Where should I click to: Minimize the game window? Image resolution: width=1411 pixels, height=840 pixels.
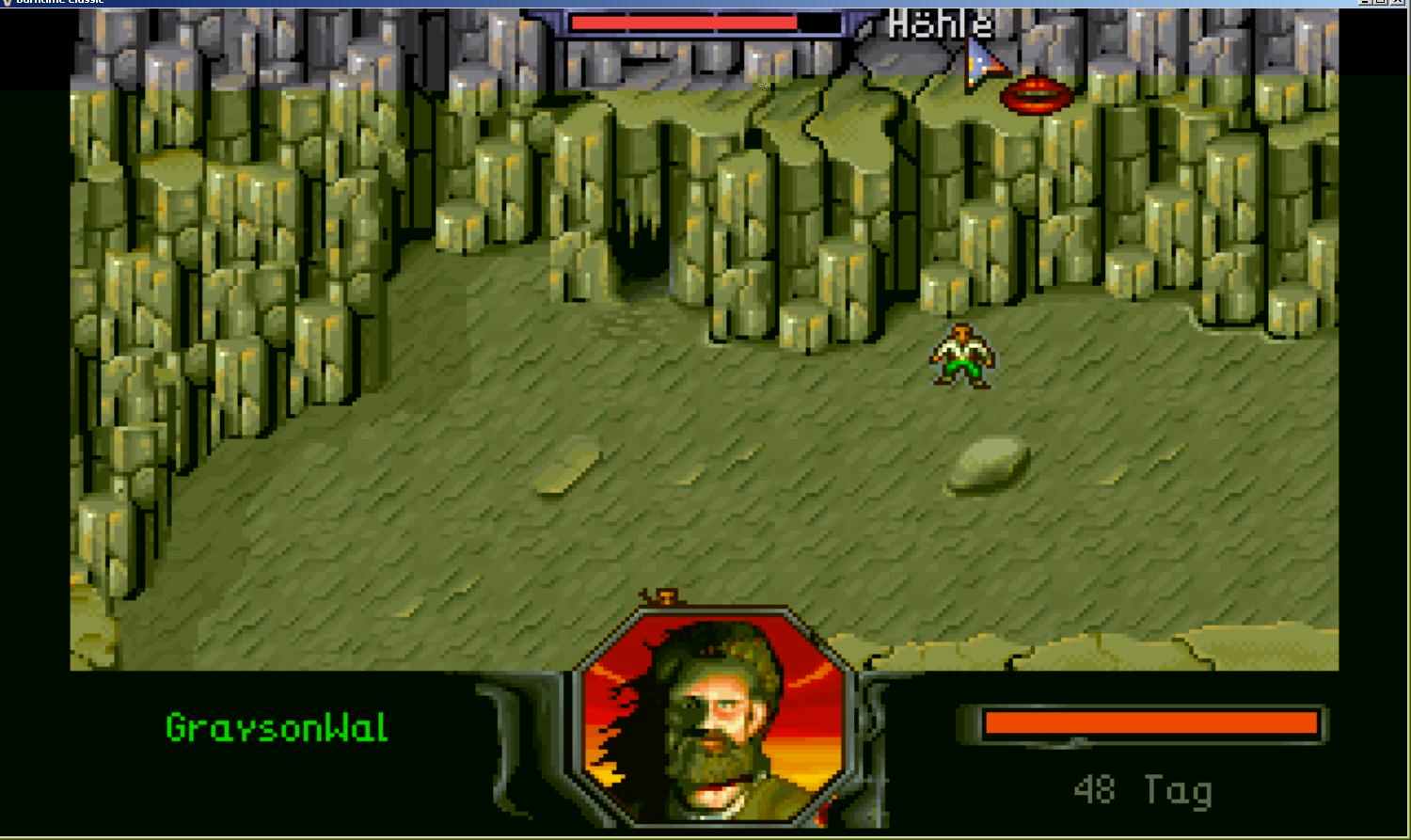click(x=1365, y=3)
